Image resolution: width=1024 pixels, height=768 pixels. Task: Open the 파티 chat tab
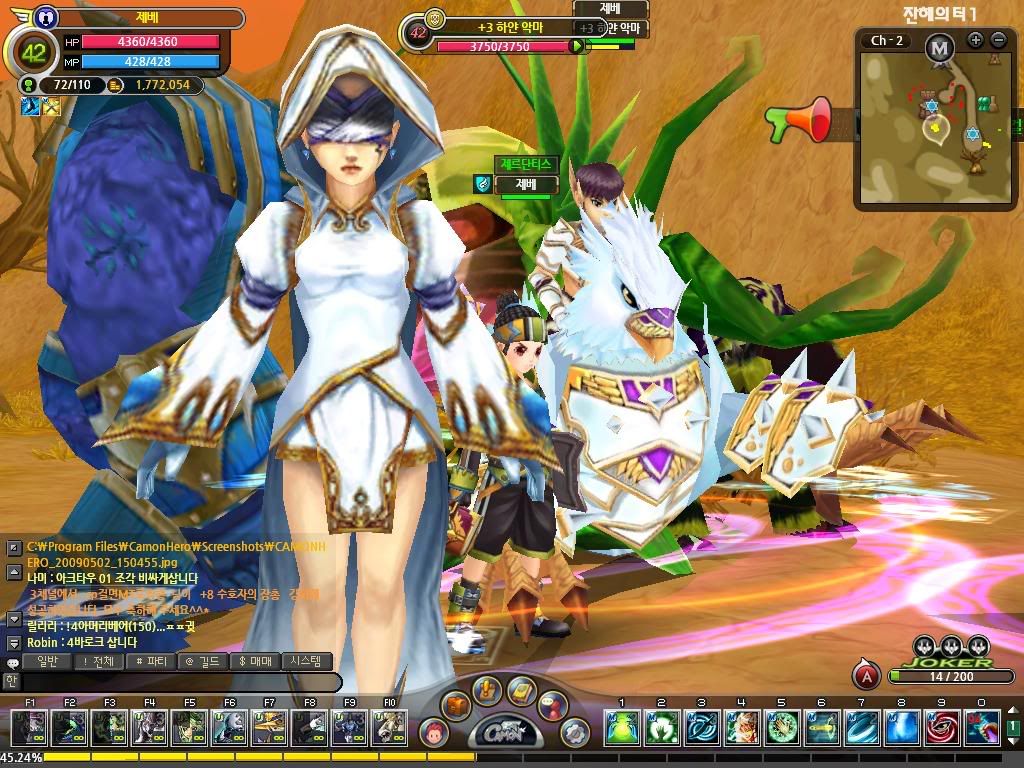[x=152, y=661]
